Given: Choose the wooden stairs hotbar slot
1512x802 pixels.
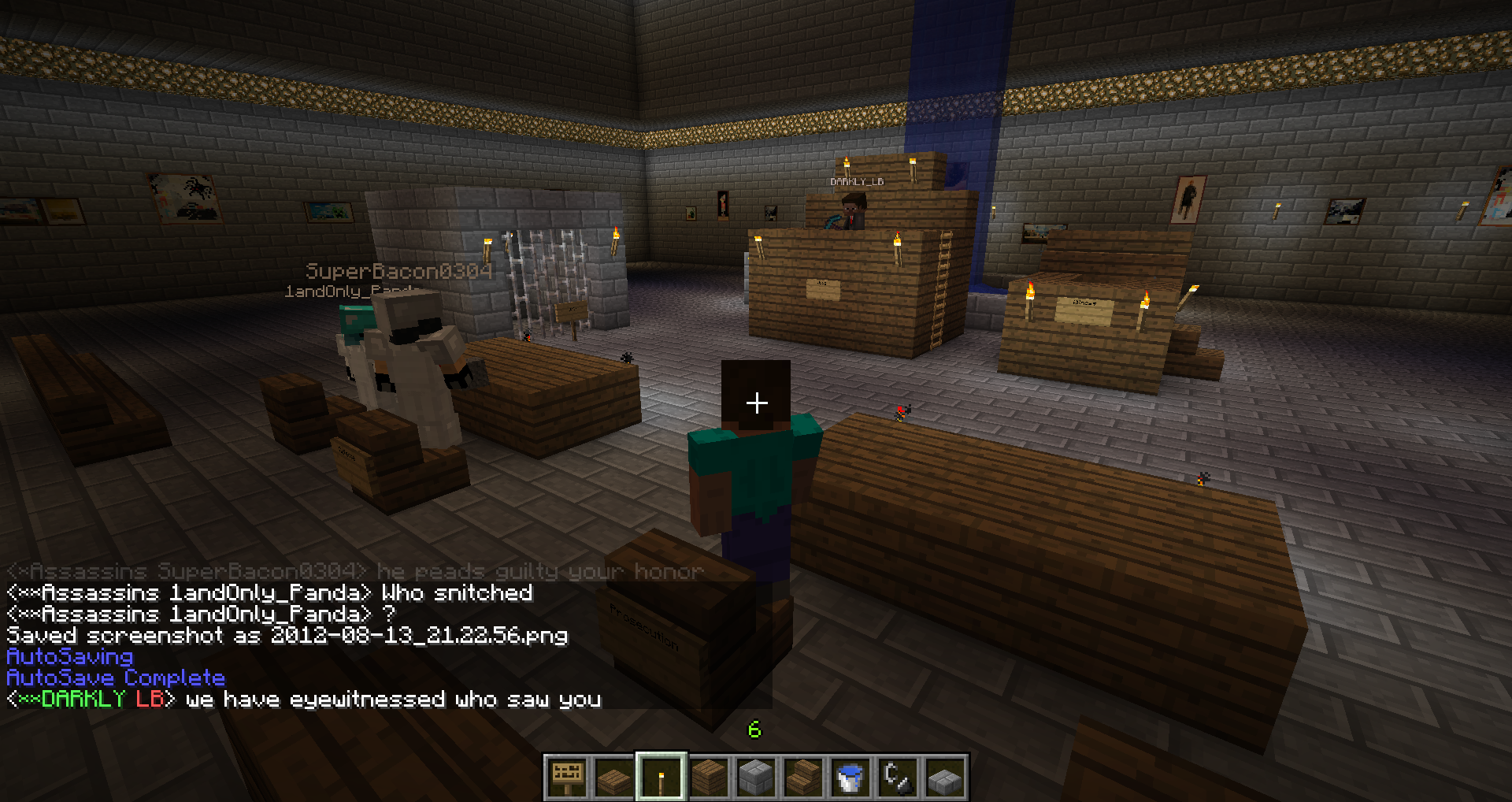Looking at the screenshot, I should (803, 777).
